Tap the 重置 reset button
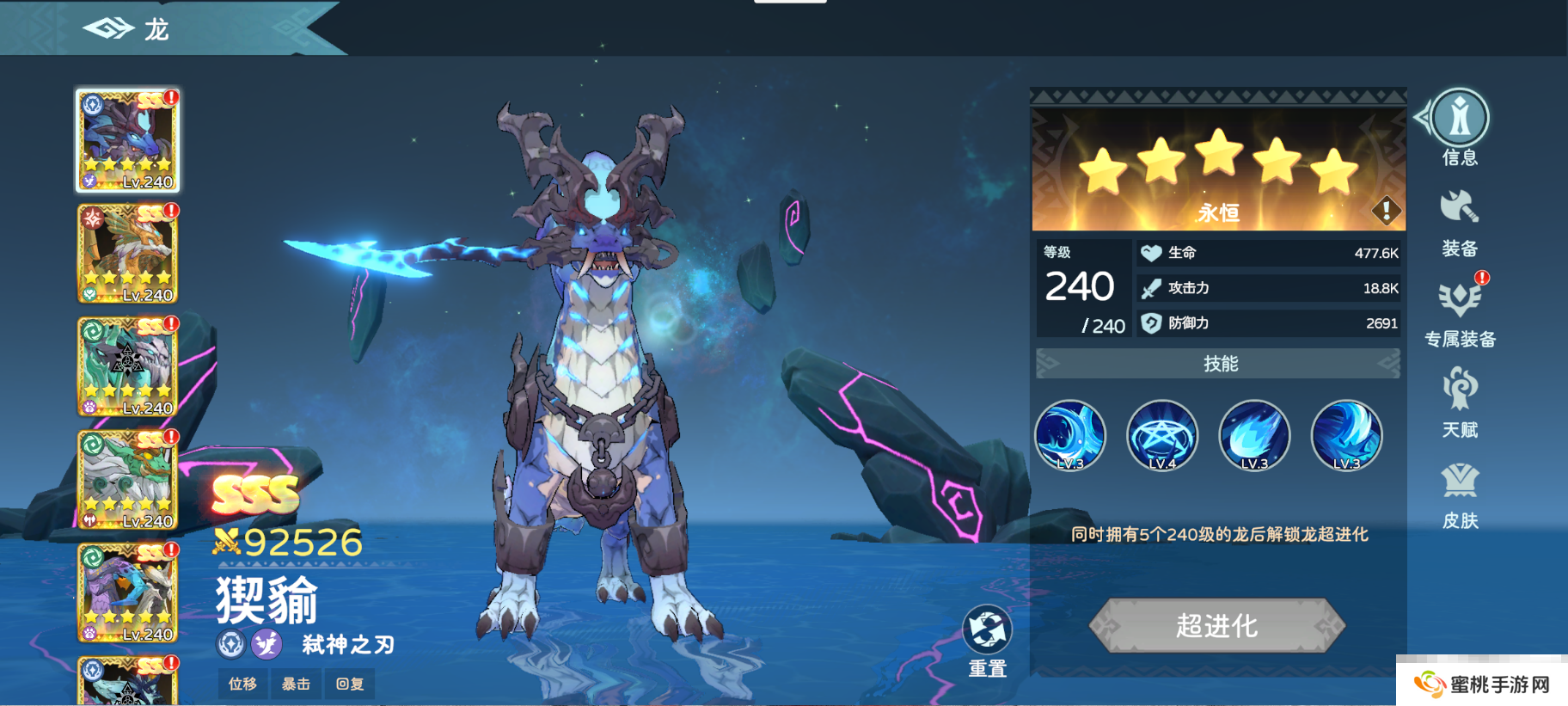Screen dimensions: 1568x706 [x=987, y=641]
